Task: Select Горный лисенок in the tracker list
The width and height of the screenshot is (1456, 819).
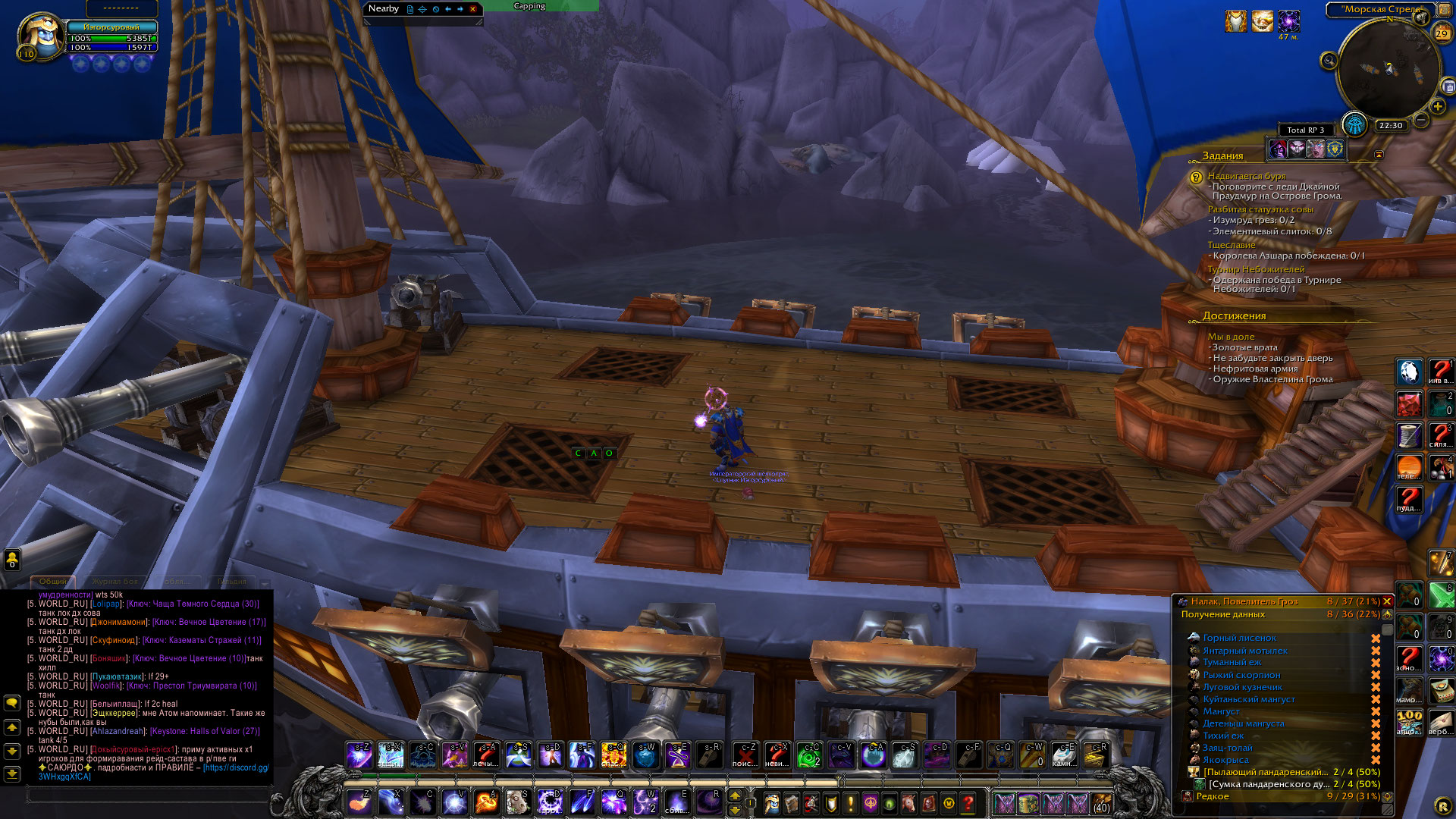Action: 1239,638
